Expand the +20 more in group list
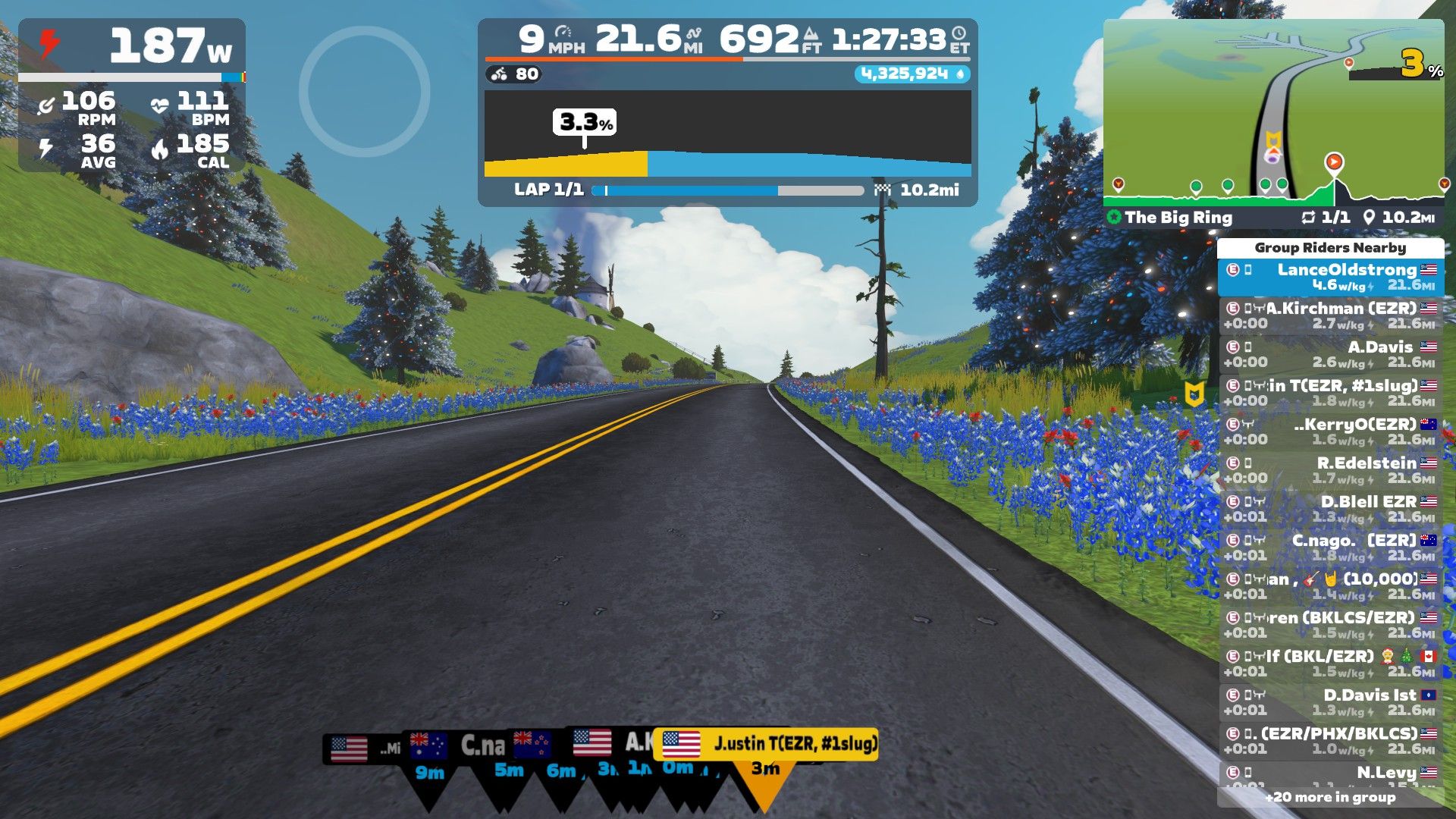This screenshot has height=819, width=1456. [1330, 797]
